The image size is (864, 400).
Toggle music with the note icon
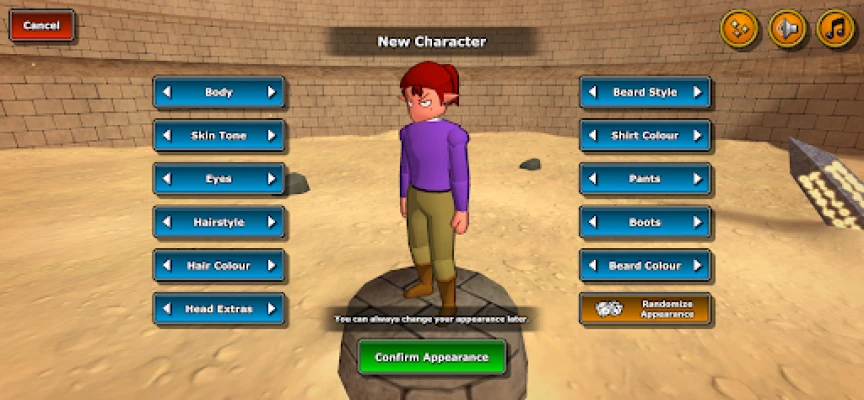click(x=835, y=29)
